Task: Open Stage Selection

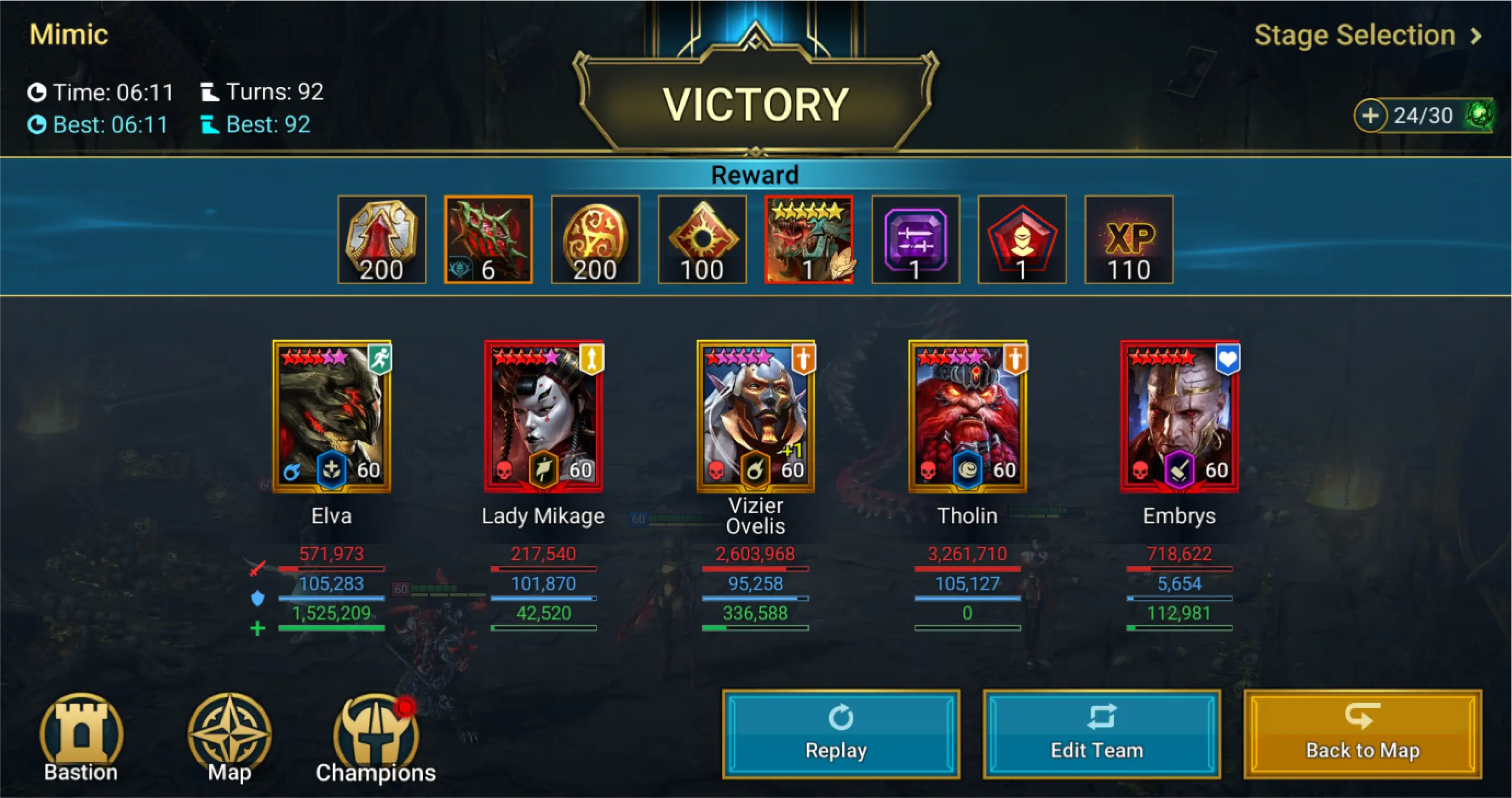Action: [1366, 35]
